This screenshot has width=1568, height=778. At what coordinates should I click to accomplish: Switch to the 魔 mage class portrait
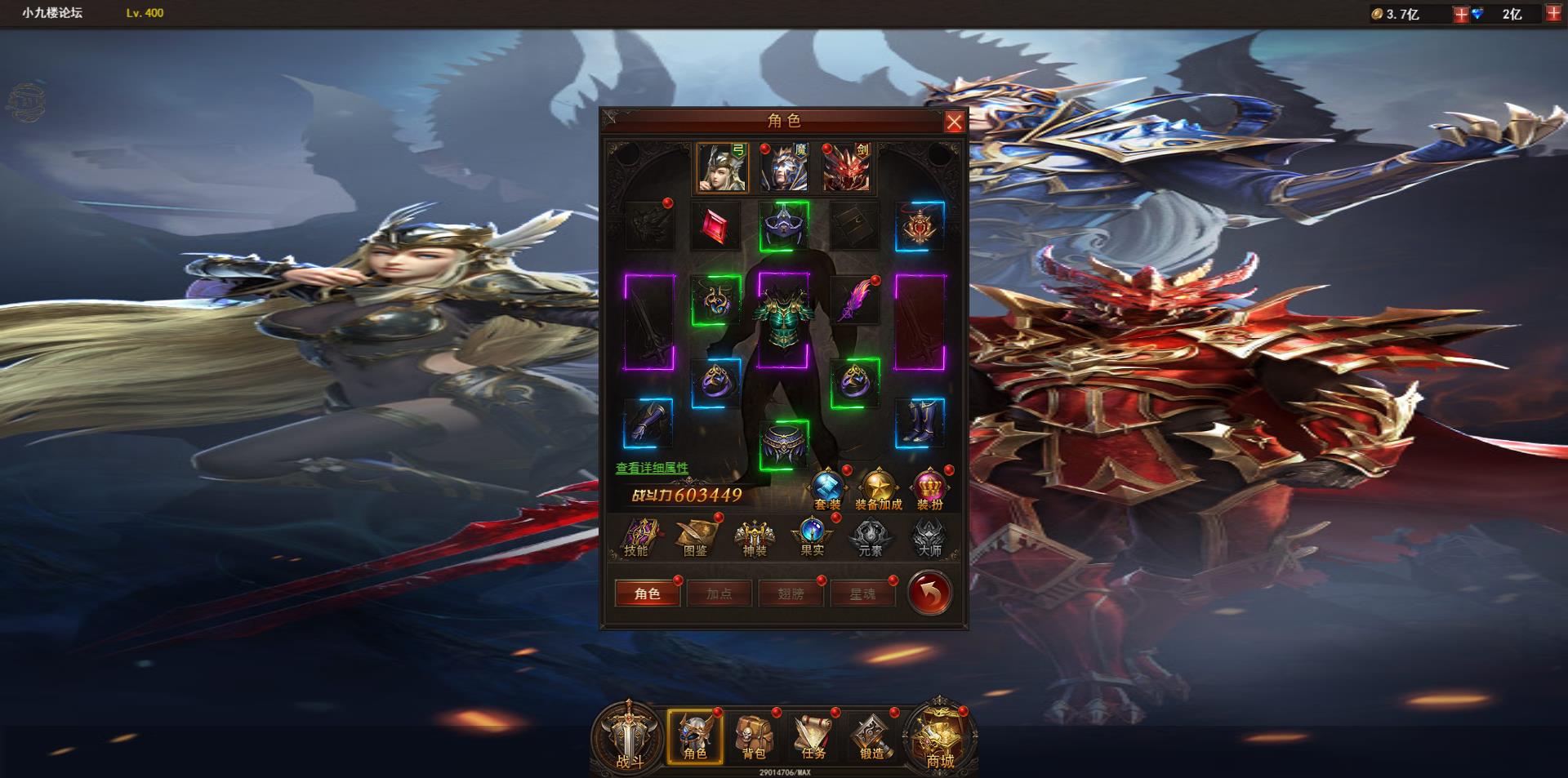pyautogui.click(x=785, y=167)
